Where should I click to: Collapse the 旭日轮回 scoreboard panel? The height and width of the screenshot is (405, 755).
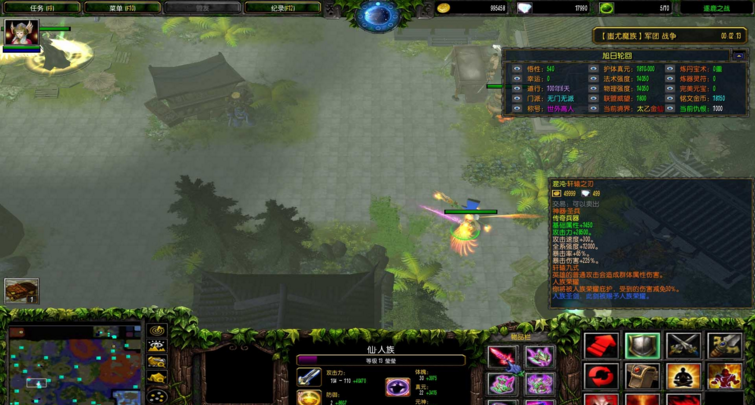[x=739, y=56]
